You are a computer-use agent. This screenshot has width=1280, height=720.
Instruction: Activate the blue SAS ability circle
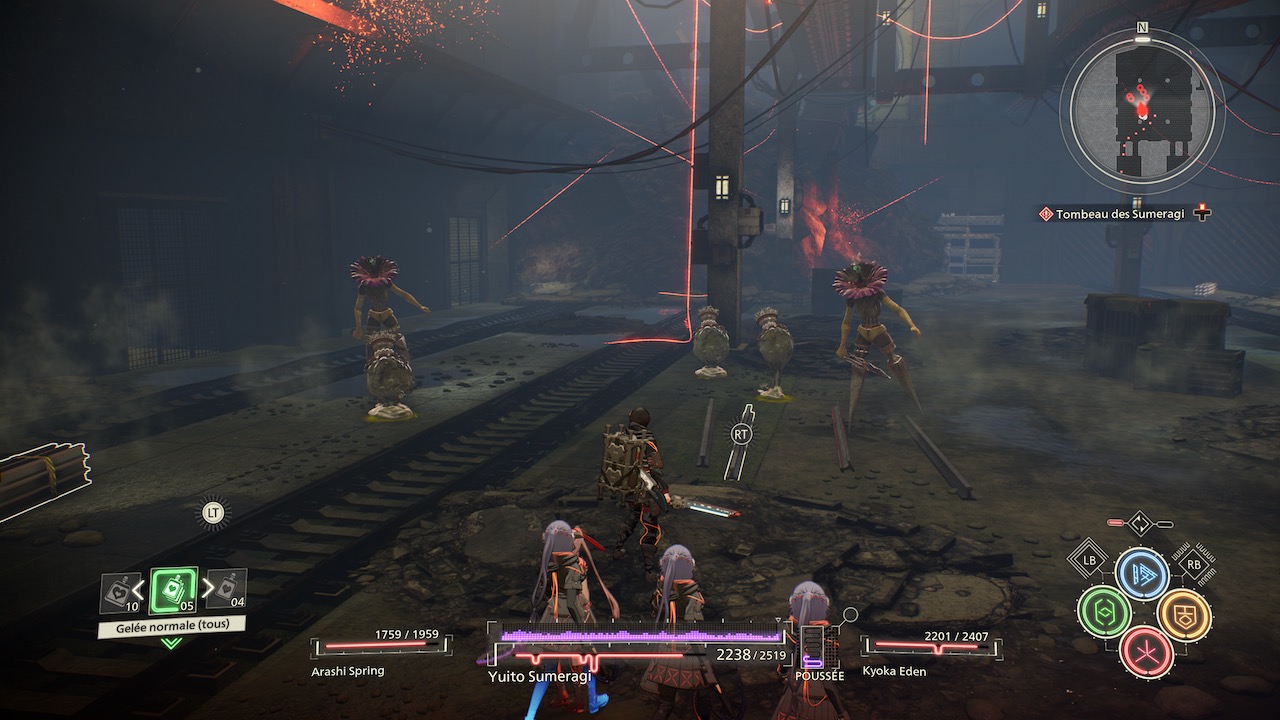click(1142, 574)
